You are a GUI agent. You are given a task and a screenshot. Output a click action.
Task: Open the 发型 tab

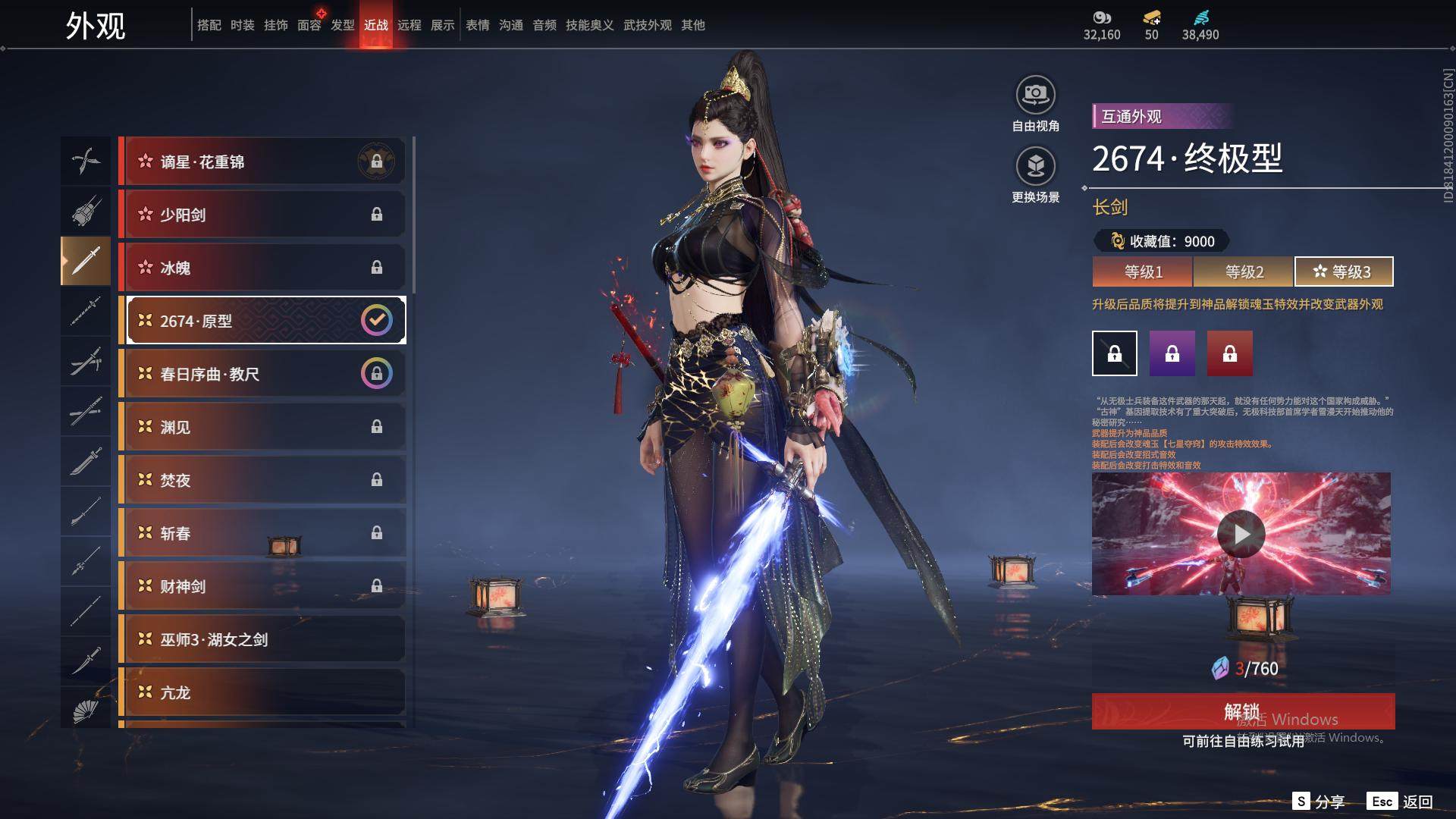point(343,25)
